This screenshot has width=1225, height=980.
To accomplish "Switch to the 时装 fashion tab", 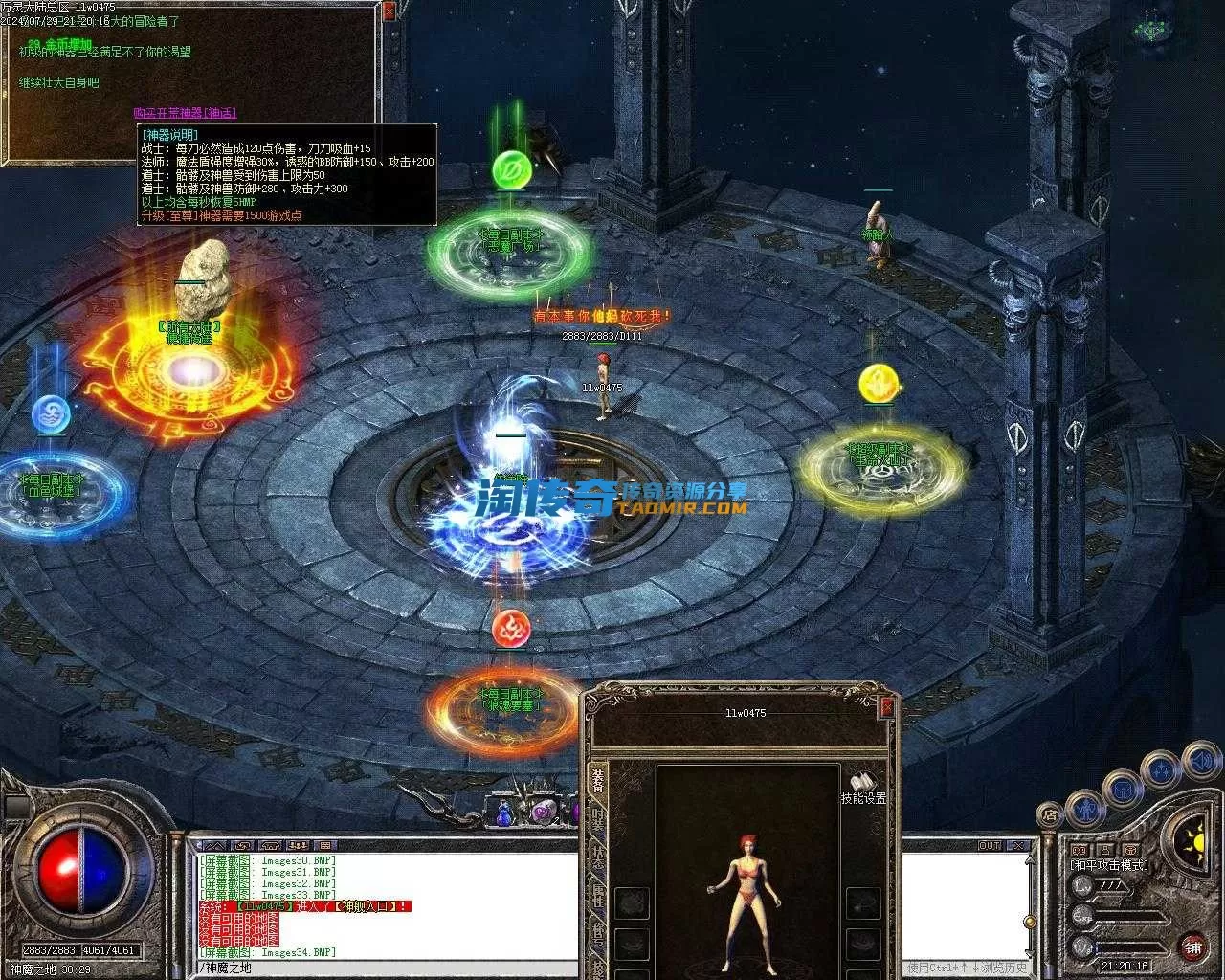I will (x=597, y=820).
